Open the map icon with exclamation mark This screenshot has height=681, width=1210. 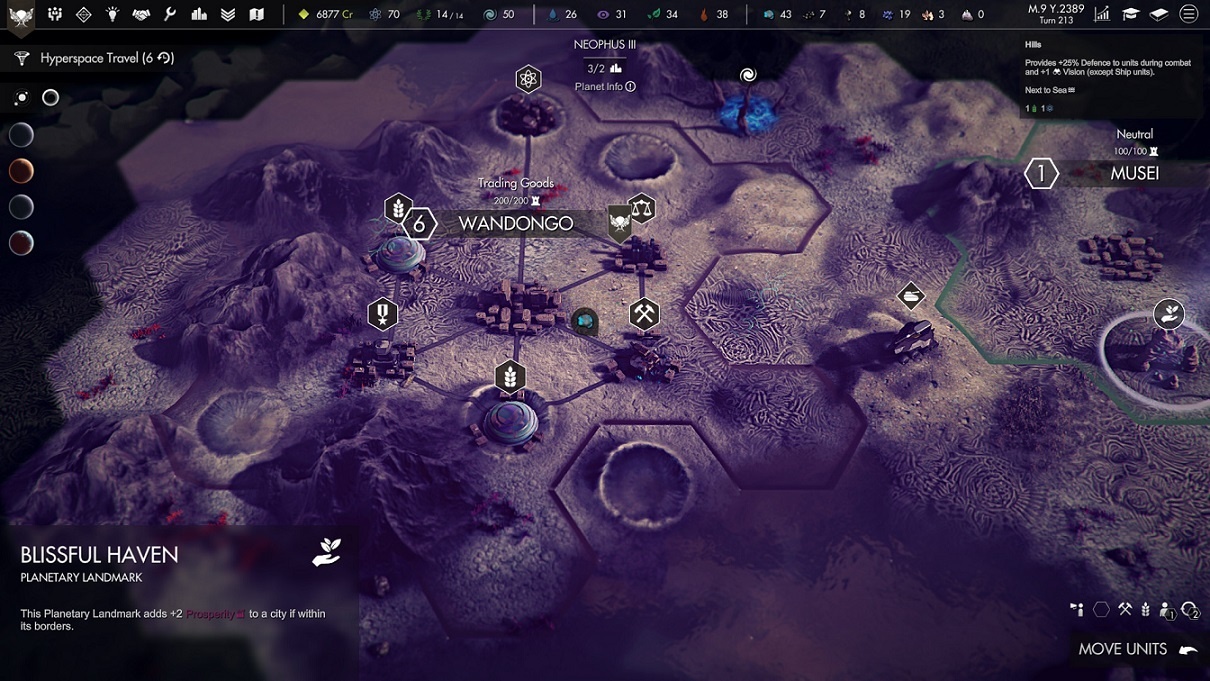tap(256, 14)
